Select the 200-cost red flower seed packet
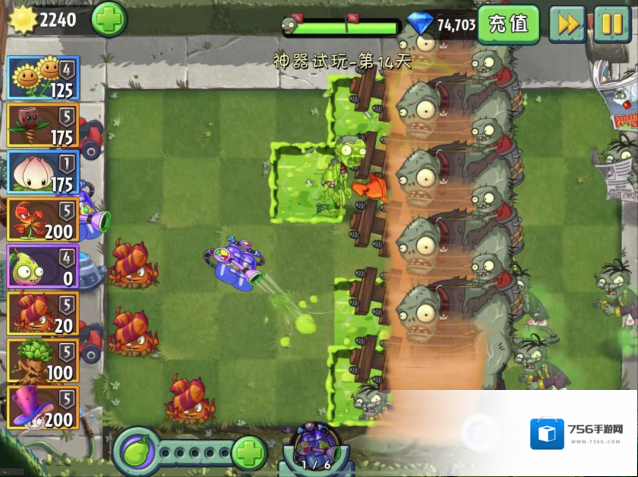 pyautogui.click(x=44, y=220)
